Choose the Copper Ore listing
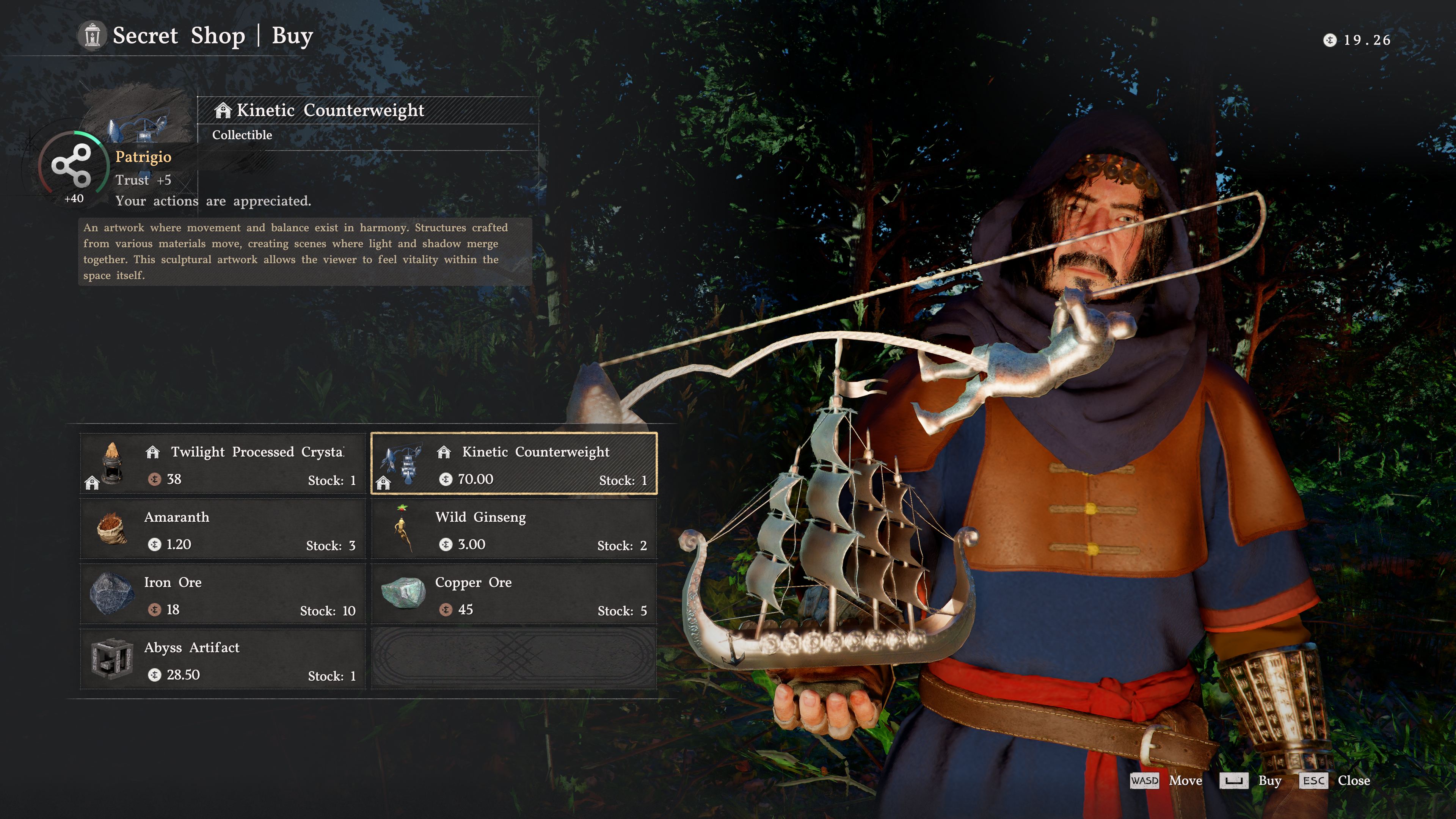Viewport: 1456px width, 819px height. [514, 595]
